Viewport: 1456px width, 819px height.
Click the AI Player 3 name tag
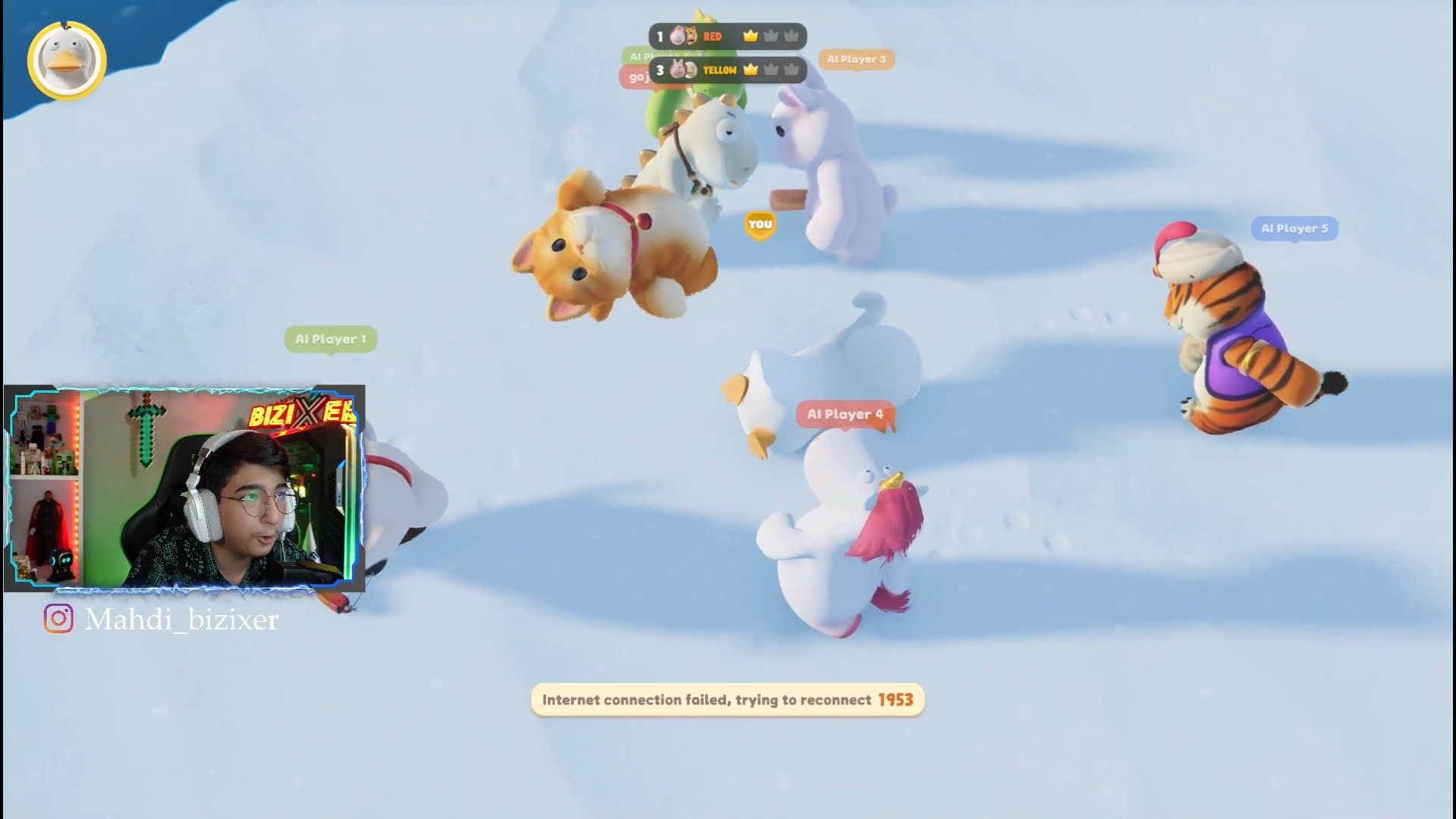(856, 59)
